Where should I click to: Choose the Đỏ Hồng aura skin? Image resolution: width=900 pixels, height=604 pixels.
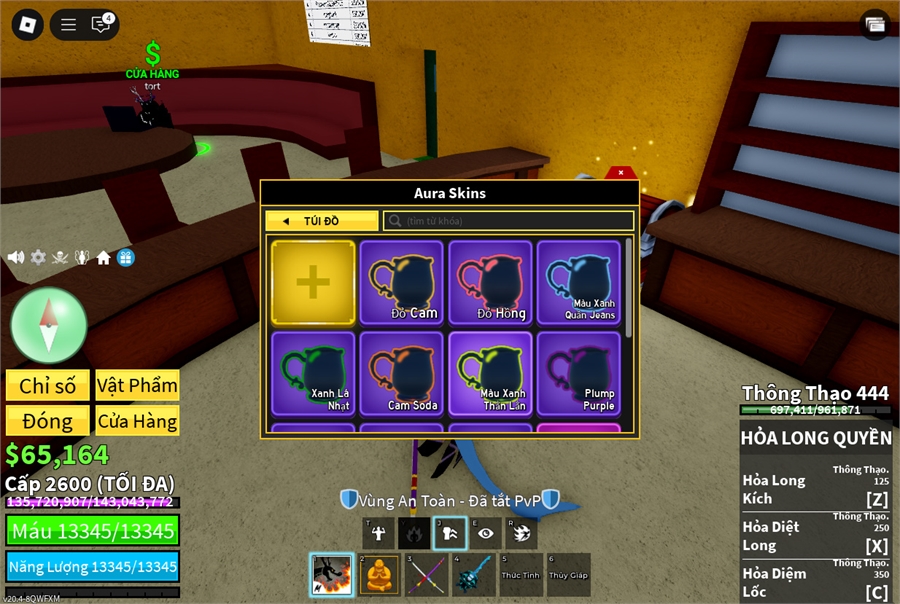click(490, 282)
